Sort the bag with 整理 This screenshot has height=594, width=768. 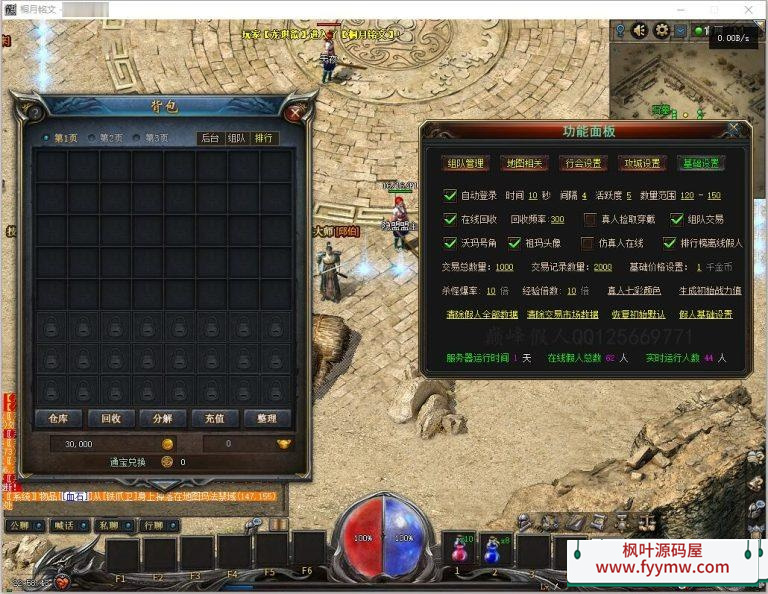point(266,418)
